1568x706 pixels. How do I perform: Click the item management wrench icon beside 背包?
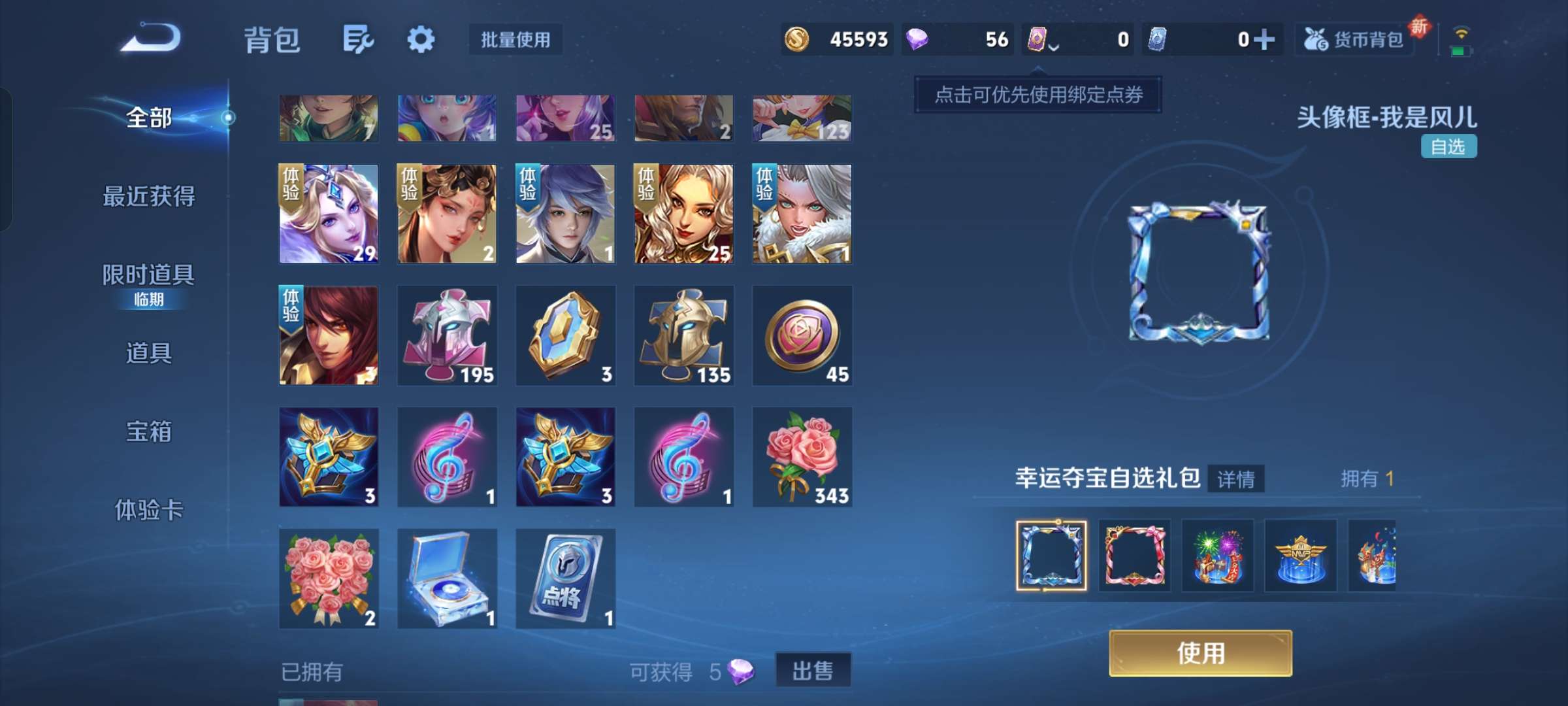pyautogui.click(x=358, y=39)
